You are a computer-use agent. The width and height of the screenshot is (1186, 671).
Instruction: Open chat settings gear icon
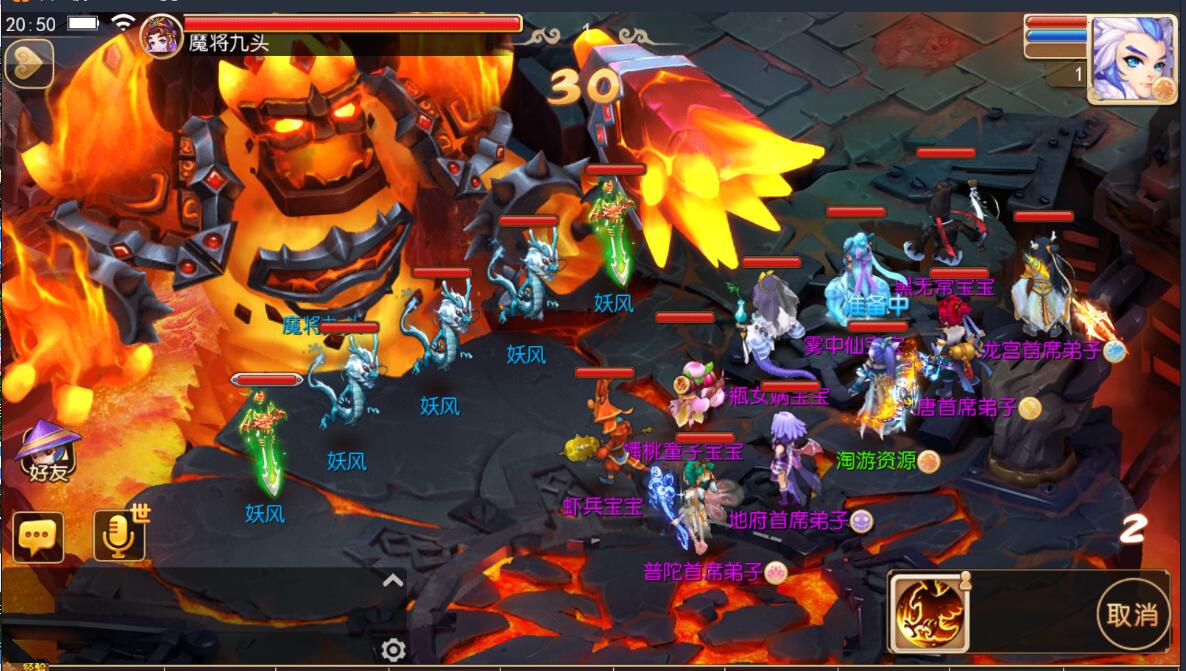(393, 650)
